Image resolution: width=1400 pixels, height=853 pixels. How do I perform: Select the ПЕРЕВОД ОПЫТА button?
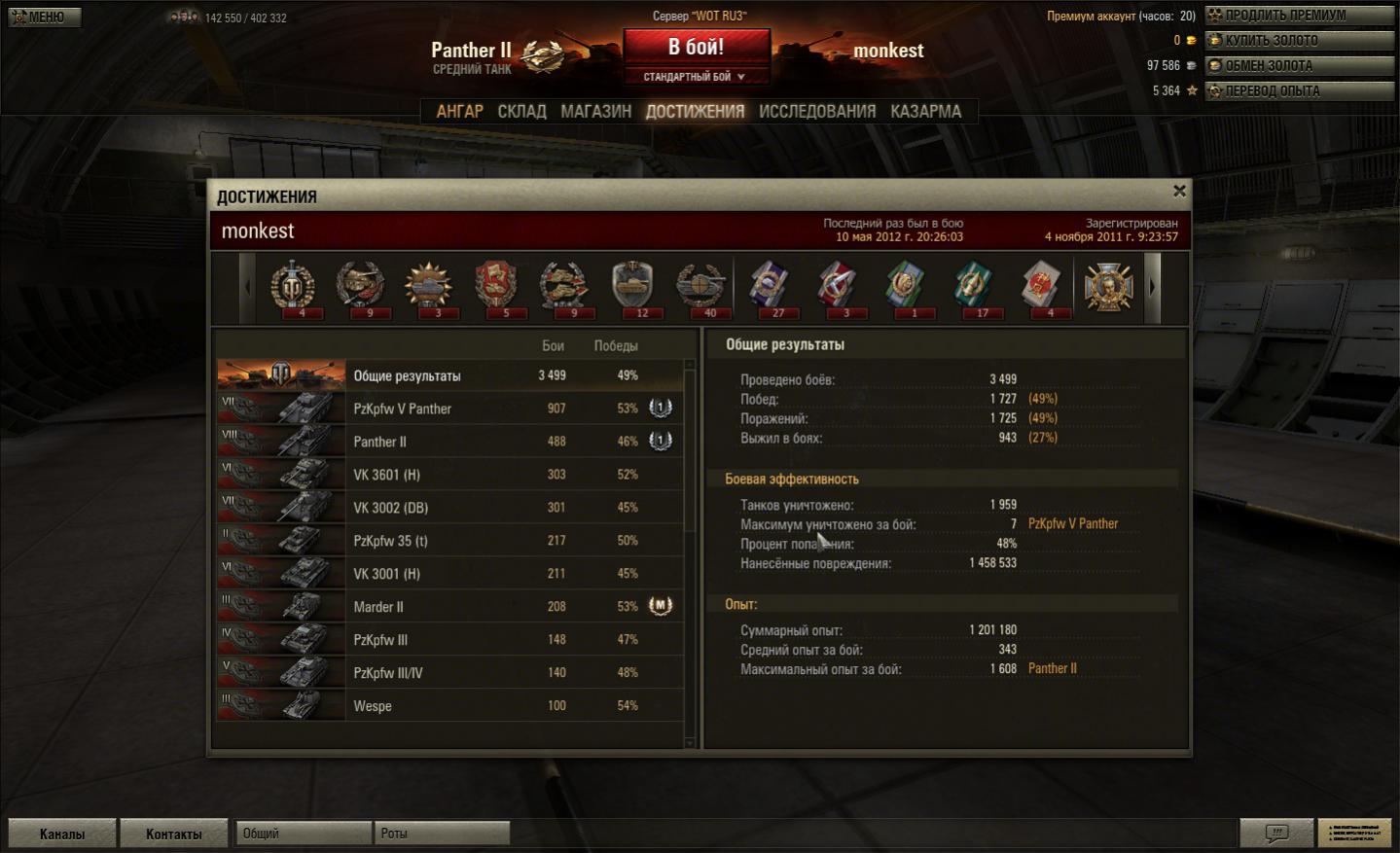tap(1299, 91)
